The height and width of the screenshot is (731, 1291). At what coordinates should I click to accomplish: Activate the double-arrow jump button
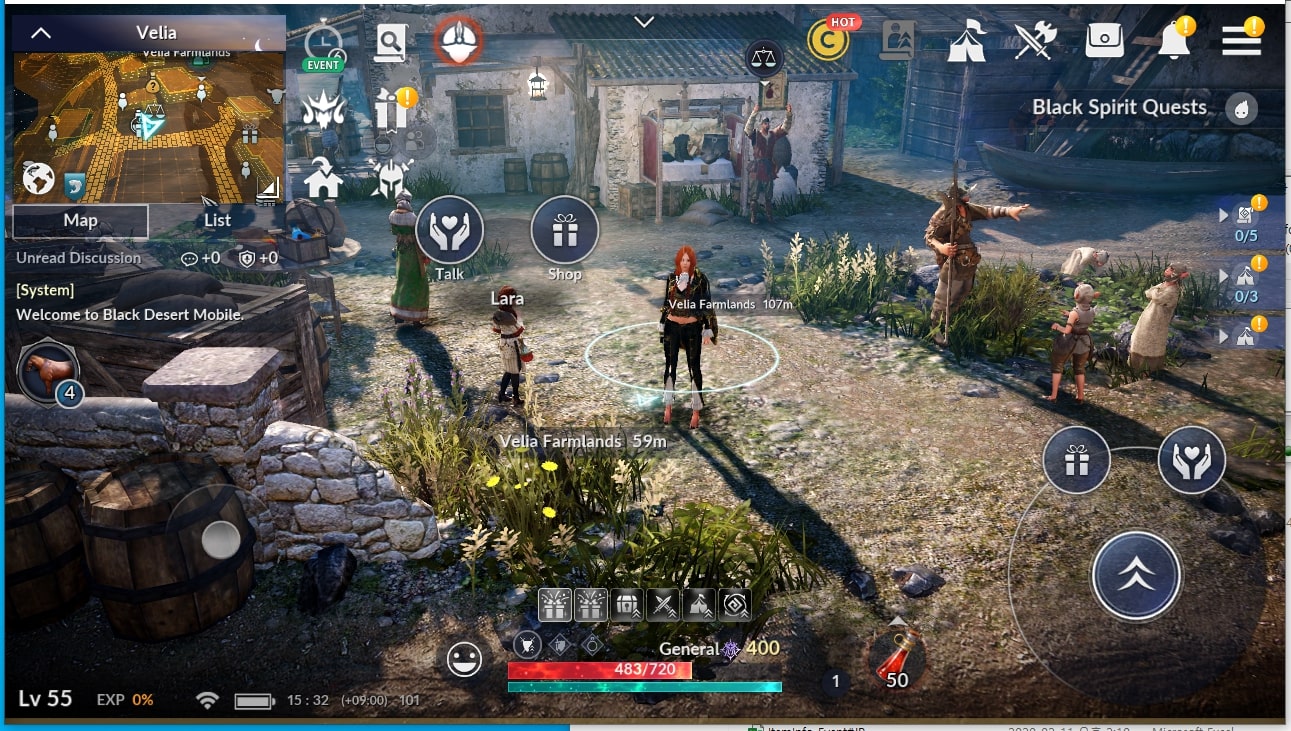pyautogui.click(x=1136, y=576)
